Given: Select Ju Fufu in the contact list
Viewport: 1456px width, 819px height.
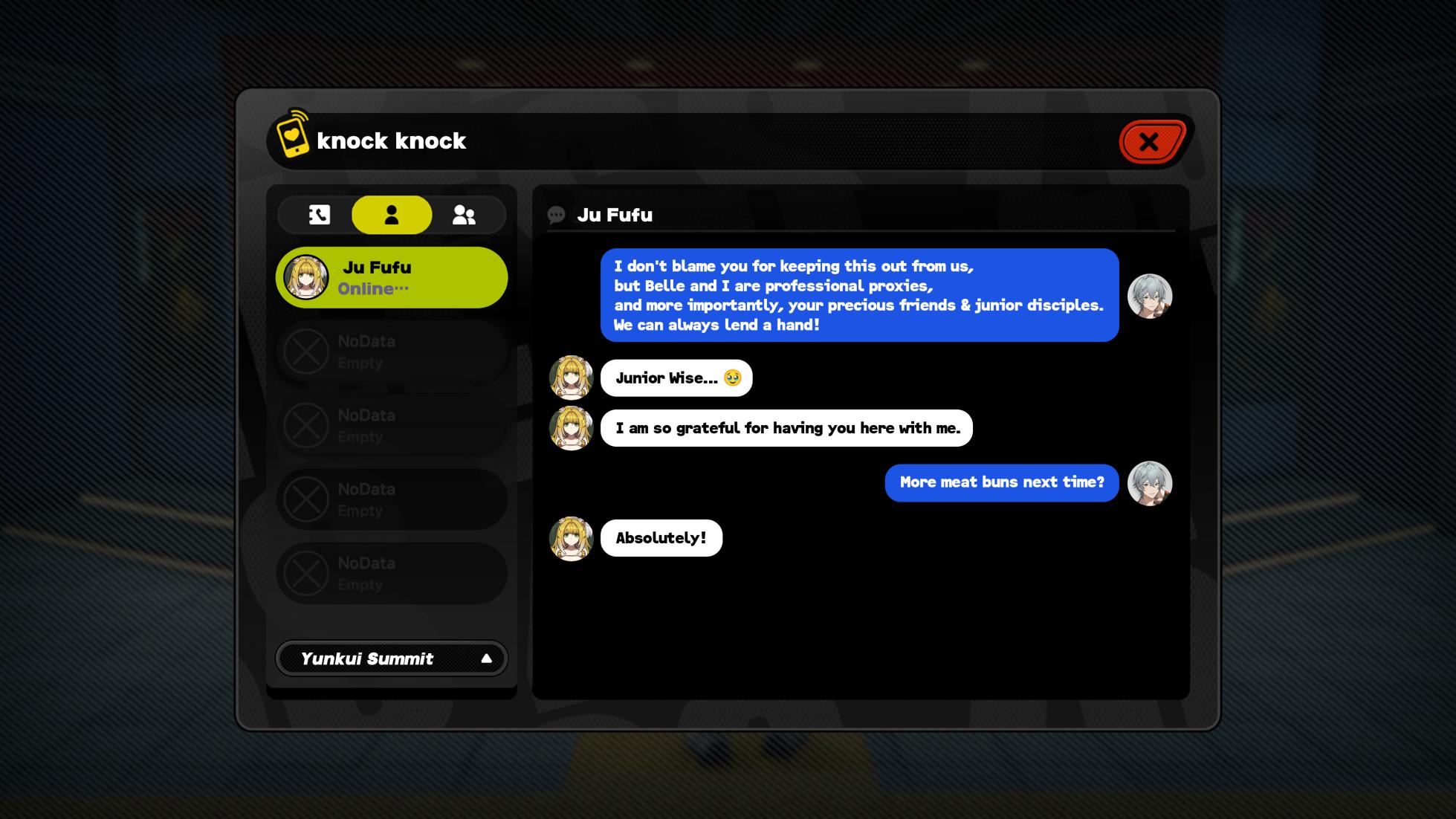Looking at the screenshot, I should [392, 278].
